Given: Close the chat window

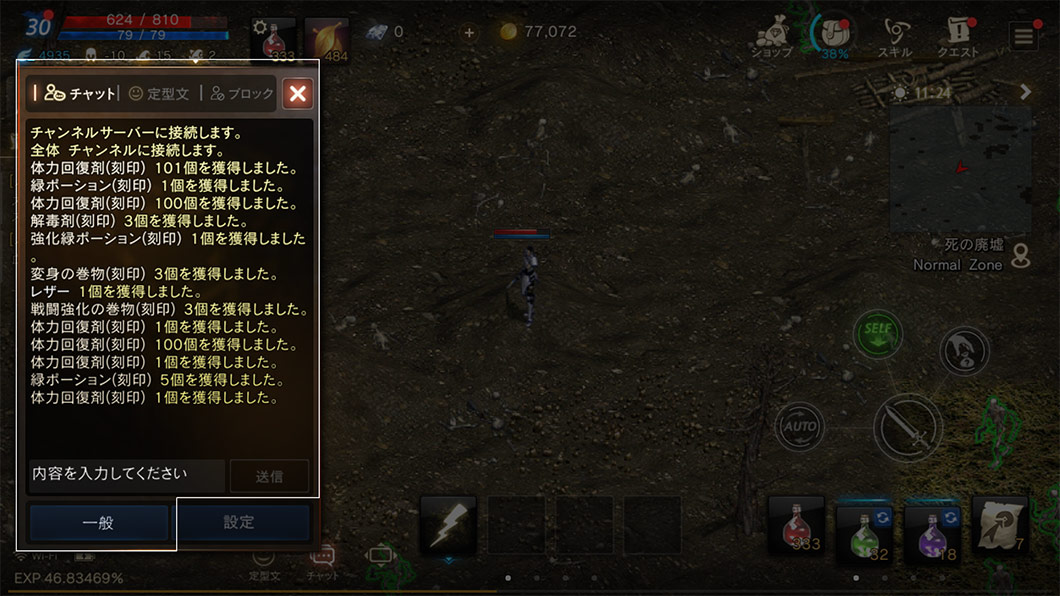Looking at the screenshot, I should click(x=297, y=94).
